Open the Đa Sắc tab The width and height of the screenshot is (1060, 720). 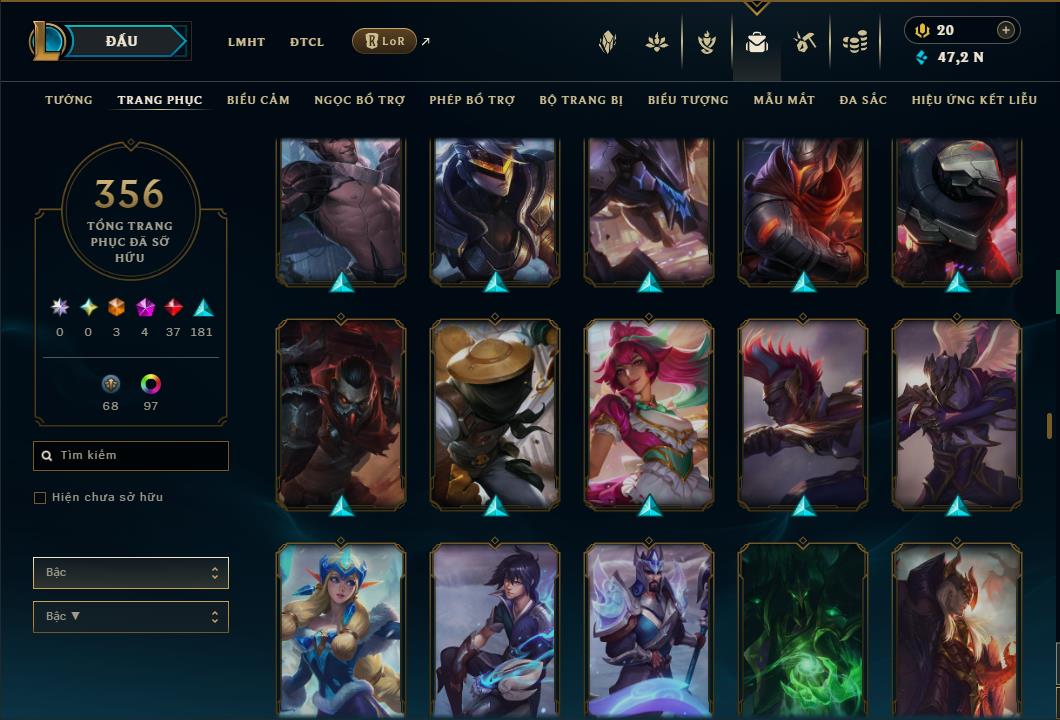[863, 100]
